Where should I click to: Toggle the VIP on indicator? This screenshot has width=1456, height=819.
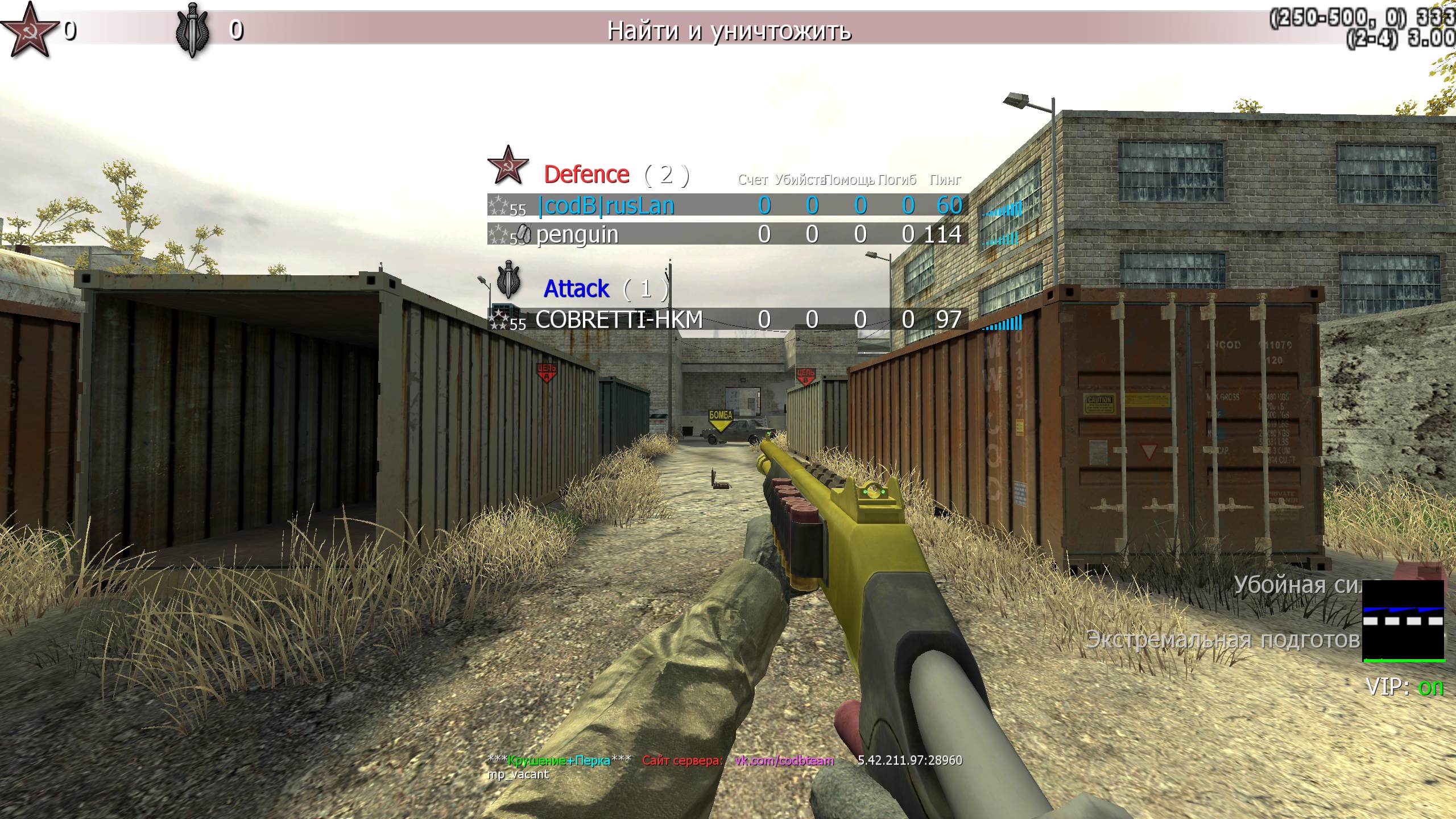(1404, 687)
